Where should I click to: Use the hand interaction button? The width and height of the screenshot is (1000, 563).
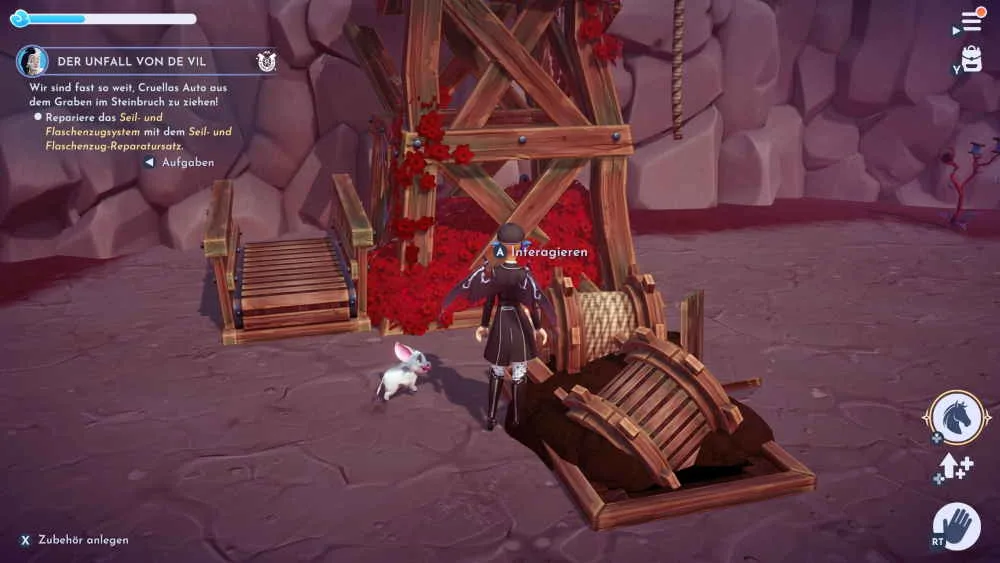[958, 526]
